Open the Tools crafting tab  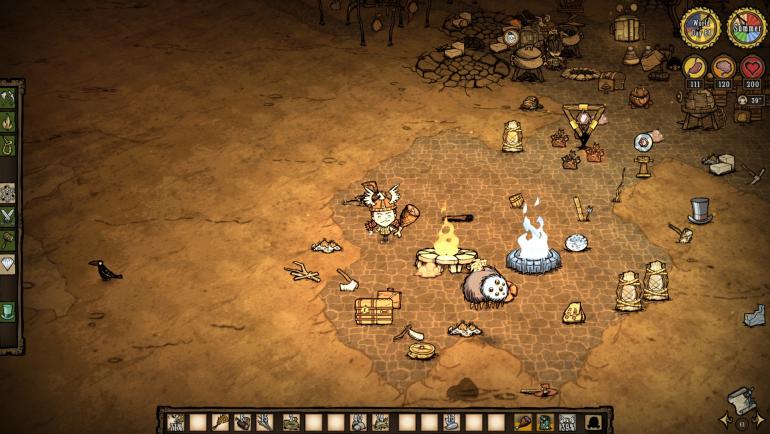[x=9, y=99]
